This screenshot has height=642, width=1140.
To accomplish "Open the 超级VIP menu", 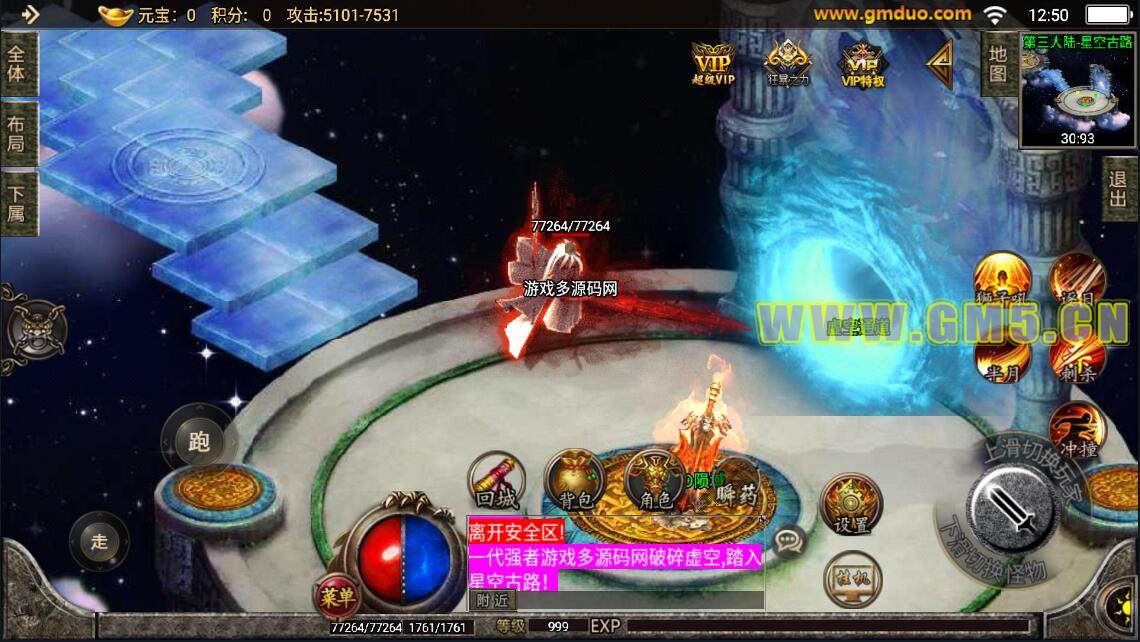I will click(712, 63).
